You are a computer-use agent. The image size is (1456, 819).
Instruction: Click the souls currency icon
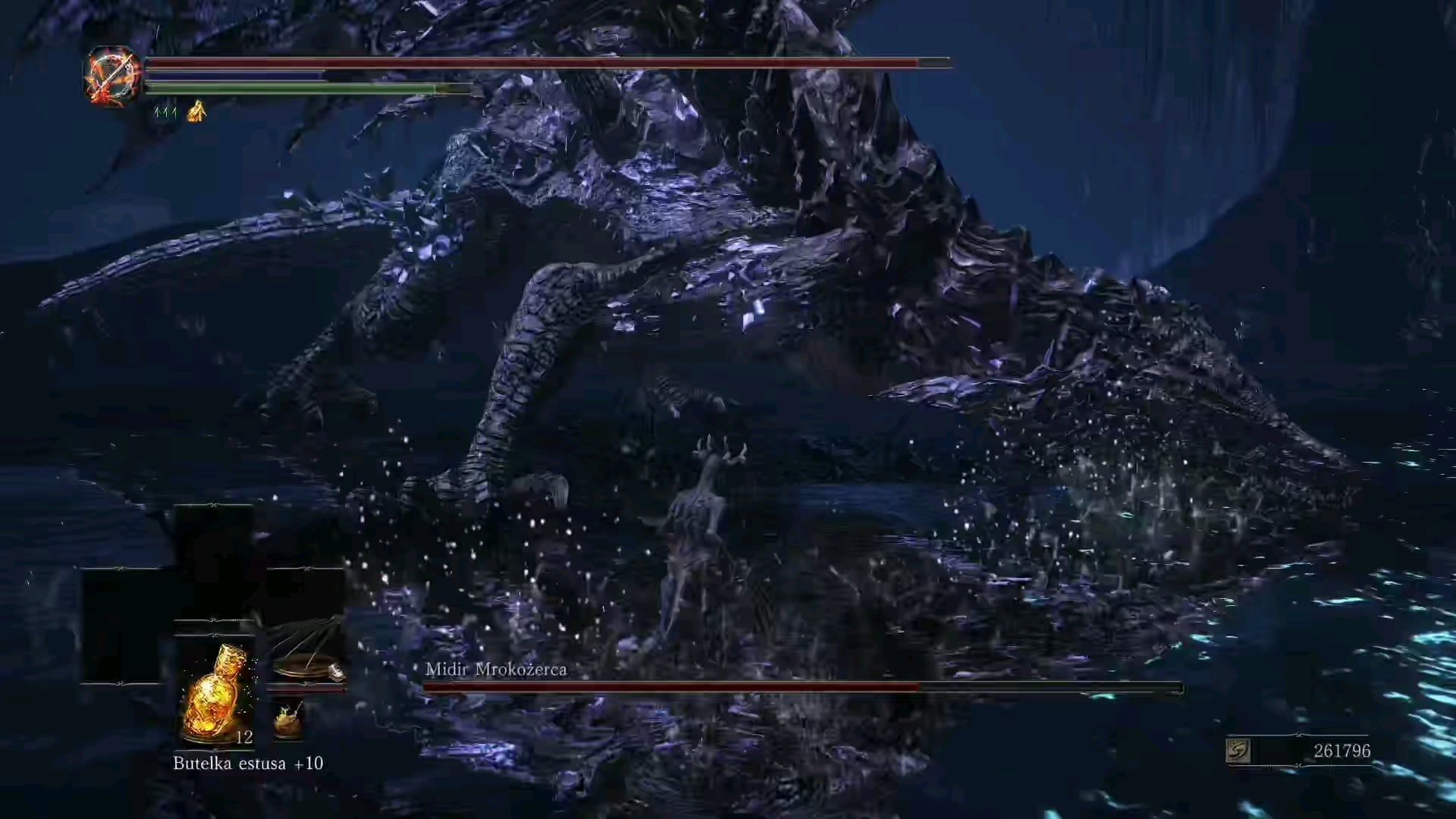(1238, 751)
